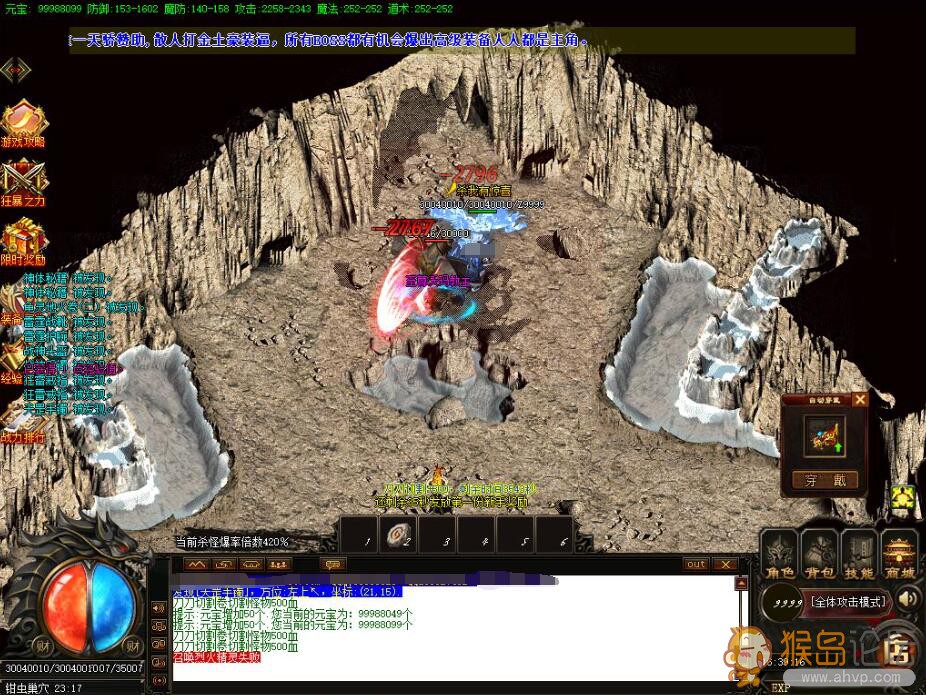Screen dimensions: 926x695
Task: Toggle the sound speaker button
Action: pyautogui.click(x=908, y=600)
